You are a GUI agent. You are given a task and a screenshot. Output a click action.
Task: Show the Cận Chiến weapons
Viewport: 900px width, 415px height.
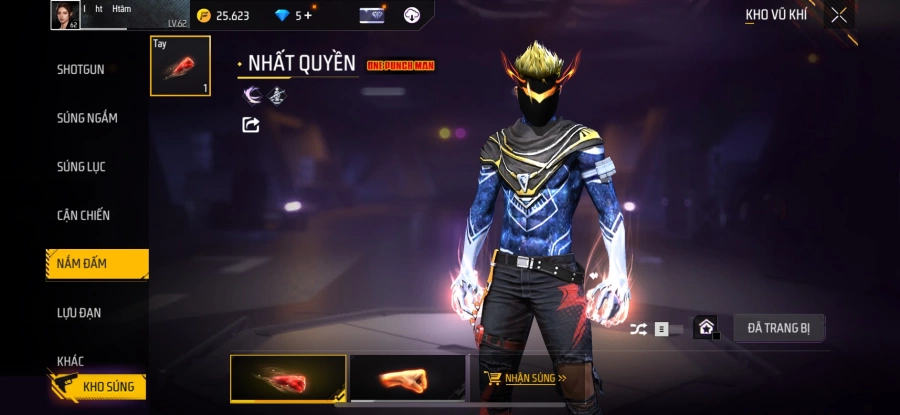click(x=83, y=215)
